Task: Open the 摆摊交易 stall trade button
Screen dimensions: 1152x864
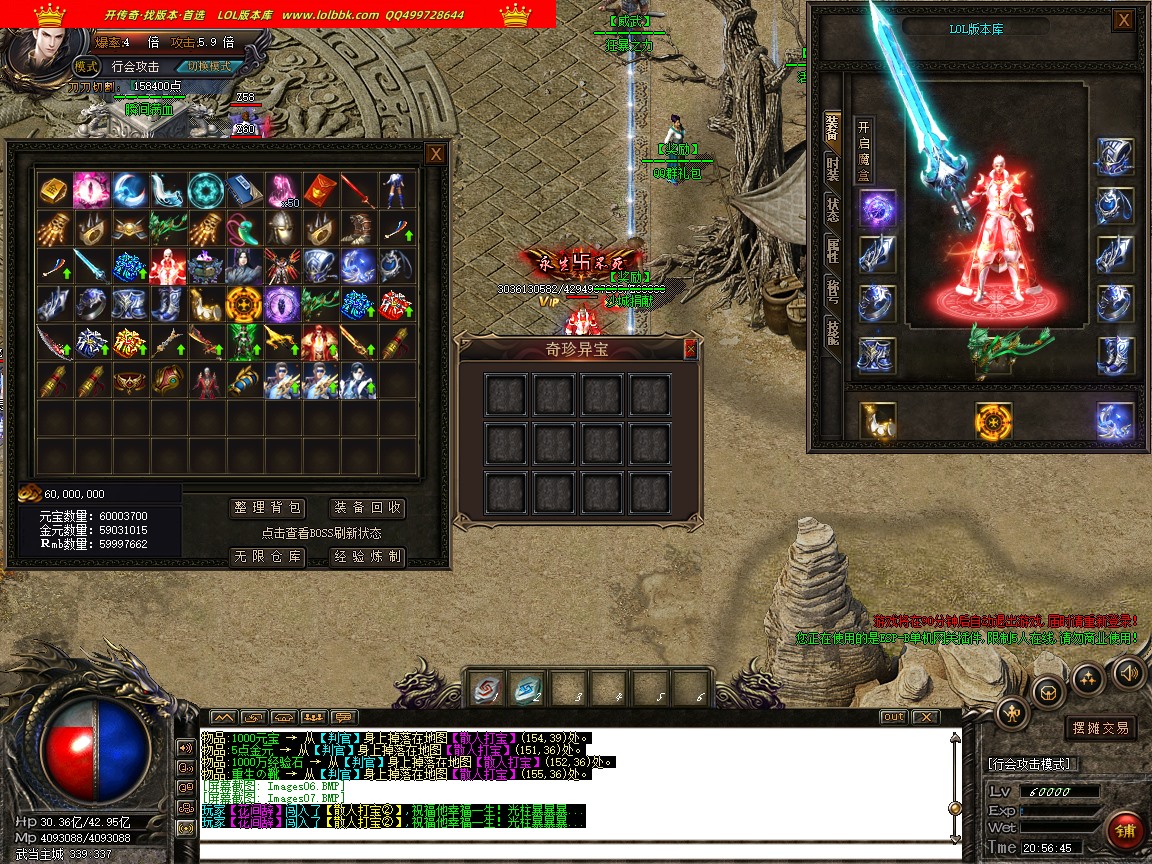Action: [x=1101, y=728]
